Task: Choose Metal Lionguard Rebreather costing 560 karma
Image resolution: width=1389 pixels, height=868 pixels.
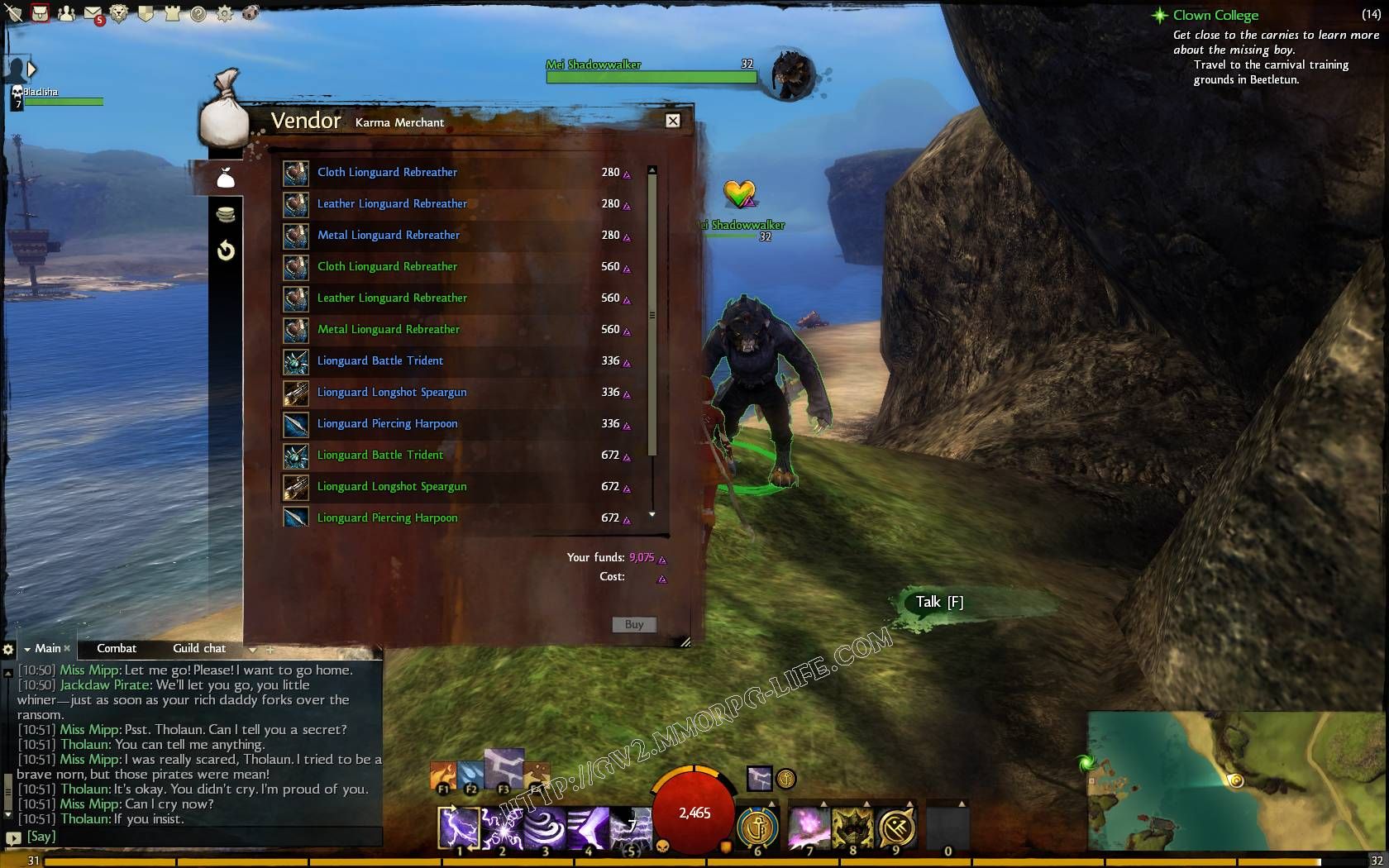Action: pyautogui.click(x=389, y=329)
